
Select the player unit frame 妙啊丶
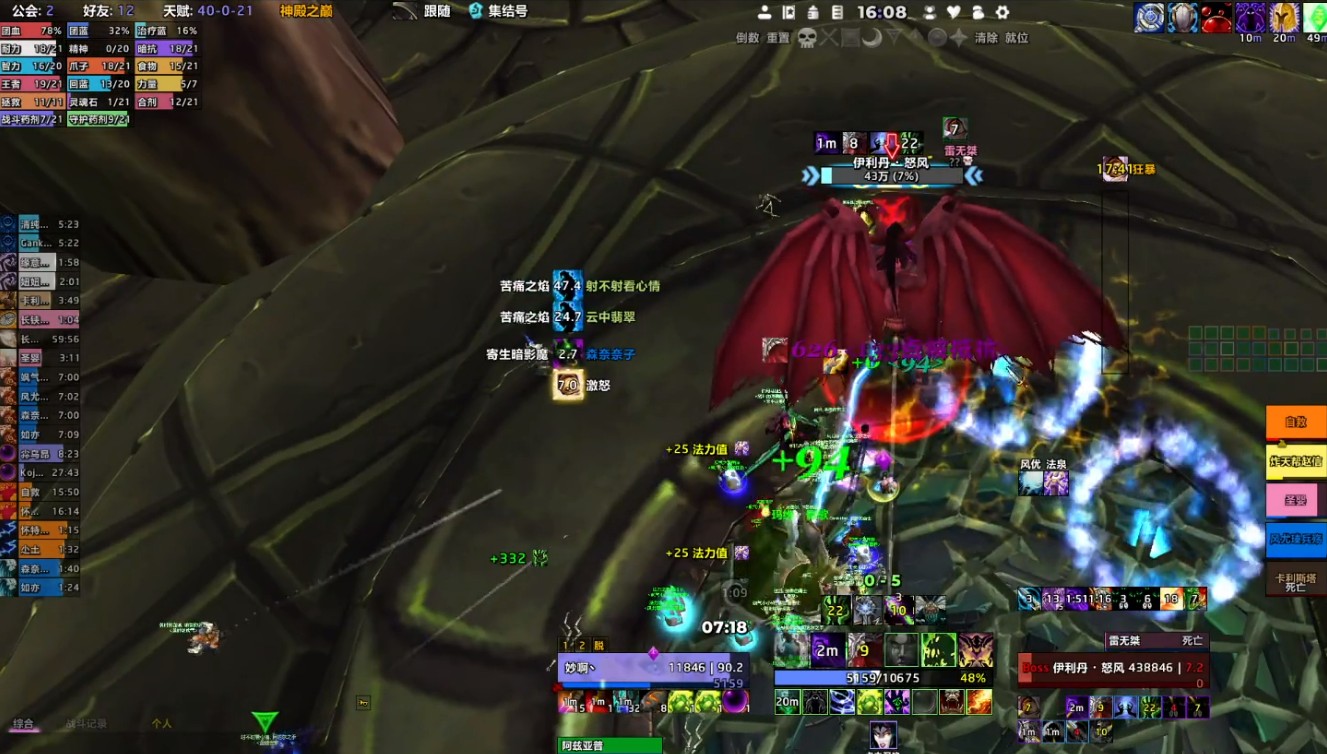(652, 668)
